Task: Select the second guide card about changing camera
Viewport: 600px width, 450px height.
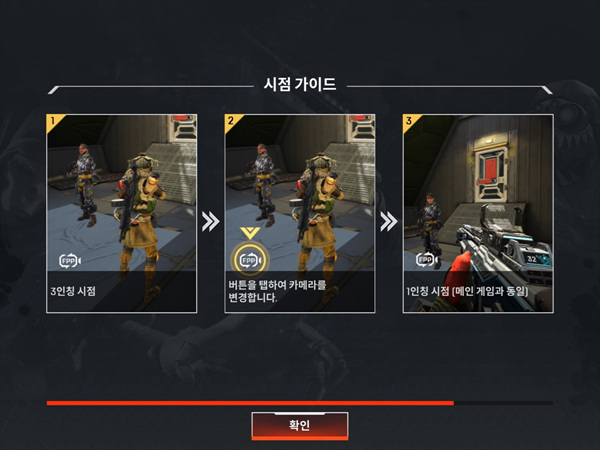Action: [299, 213]
